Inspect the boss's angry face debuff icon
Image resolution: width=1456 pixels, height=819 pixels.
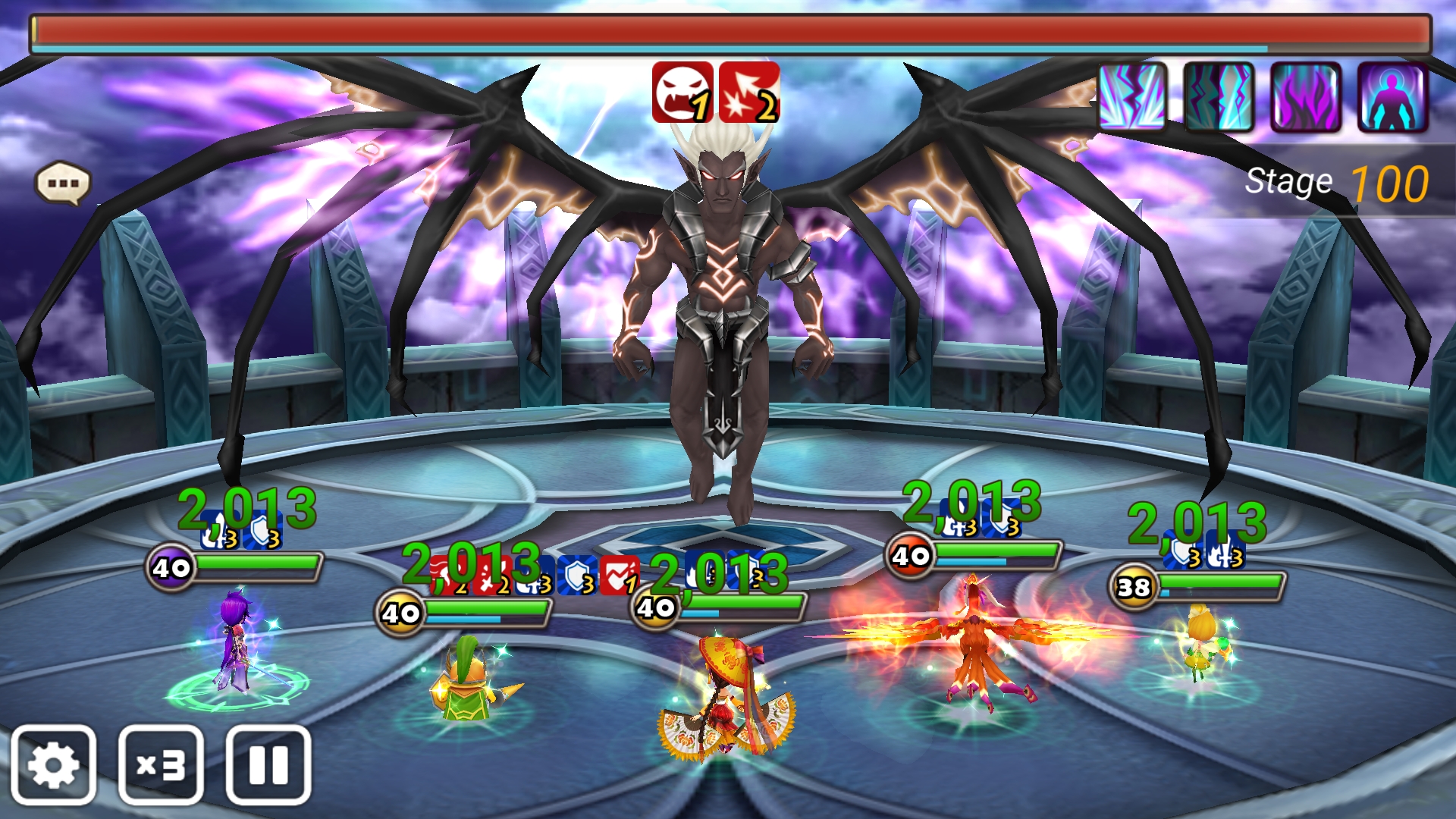click(682, 93)
